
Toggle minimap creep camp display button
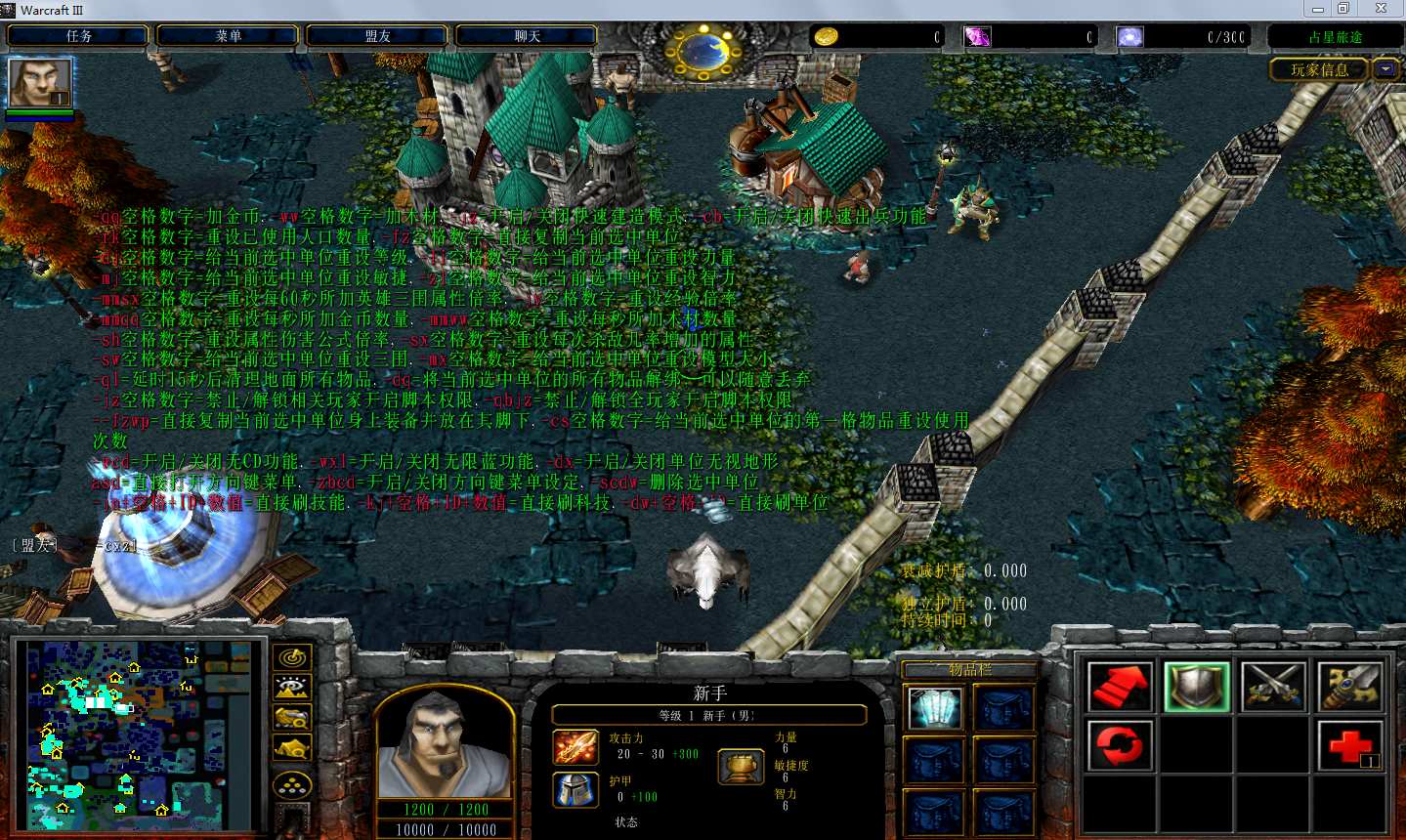click(x=292, y=749)
